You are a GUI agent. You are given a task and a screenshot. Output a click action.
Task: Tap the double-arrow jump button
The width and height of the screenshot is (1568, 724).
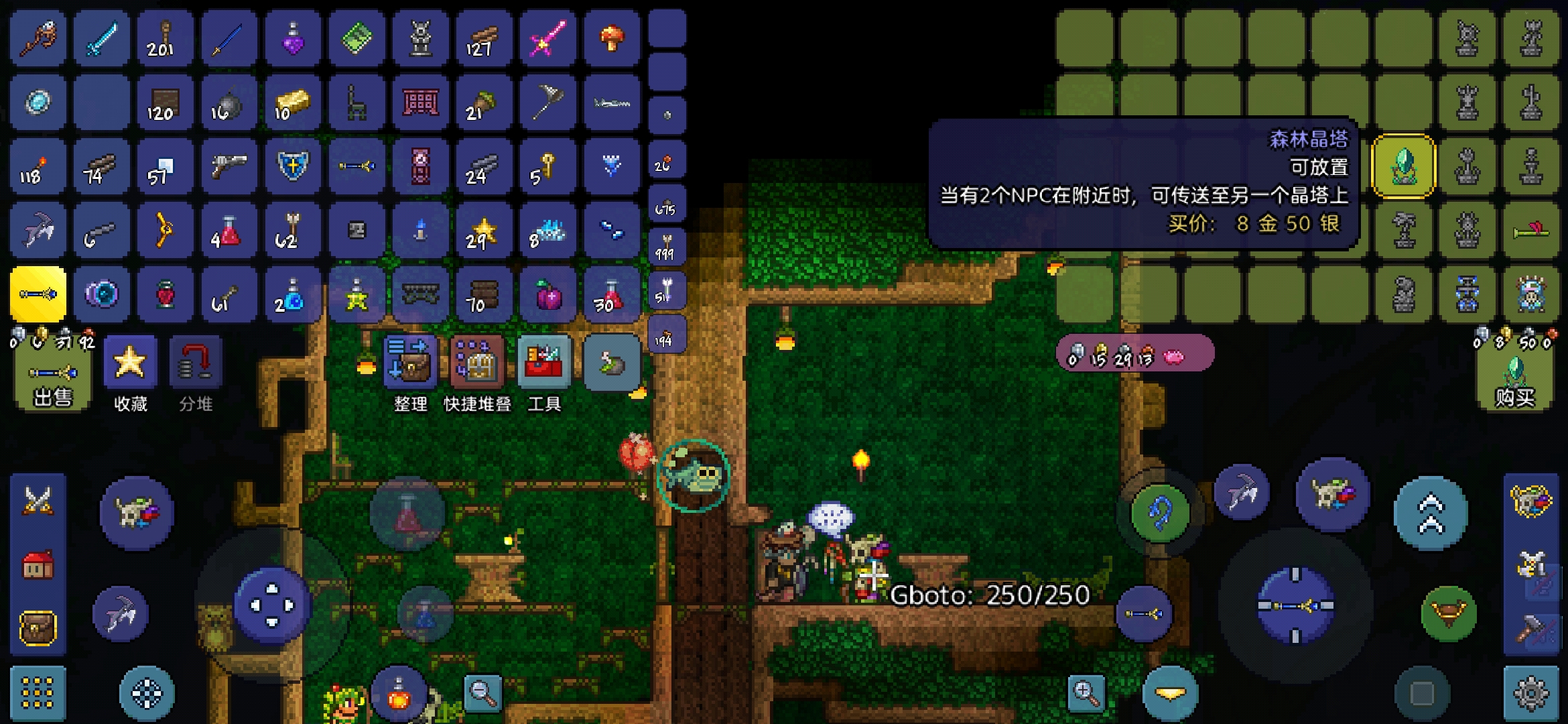[x=1430, y=514]
